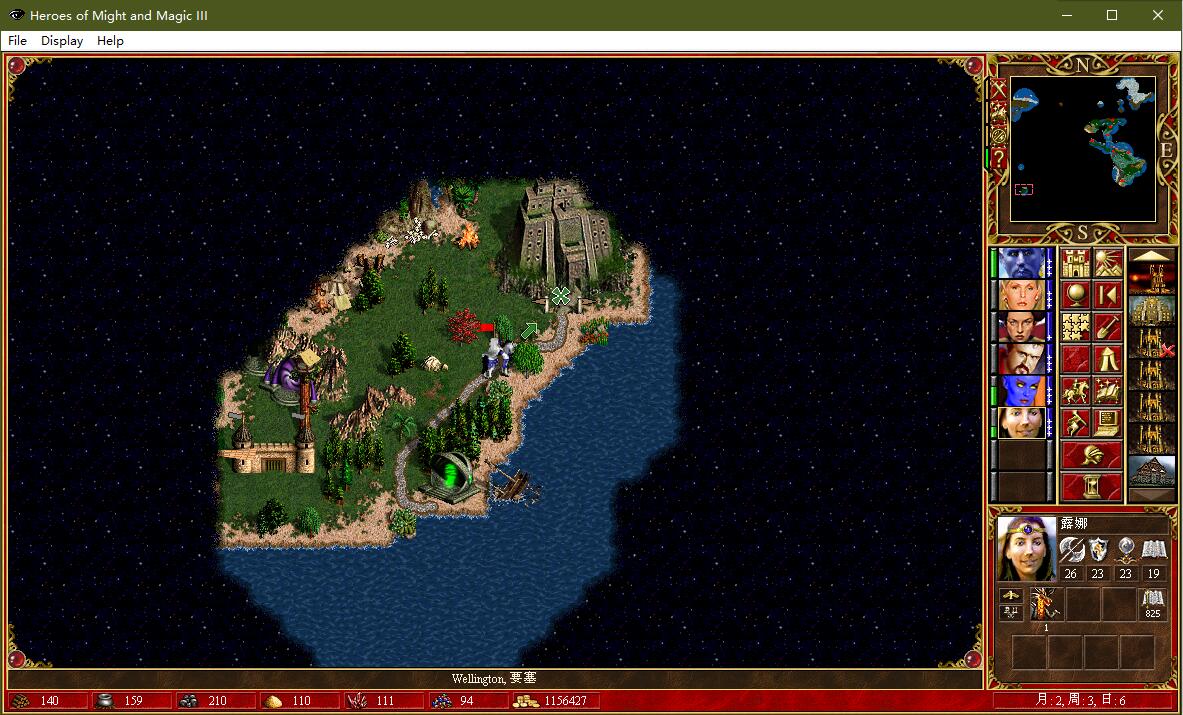The image size is (1183, 715).
Task: Open the kingdom overview castle button
Action: [1075, 264]
